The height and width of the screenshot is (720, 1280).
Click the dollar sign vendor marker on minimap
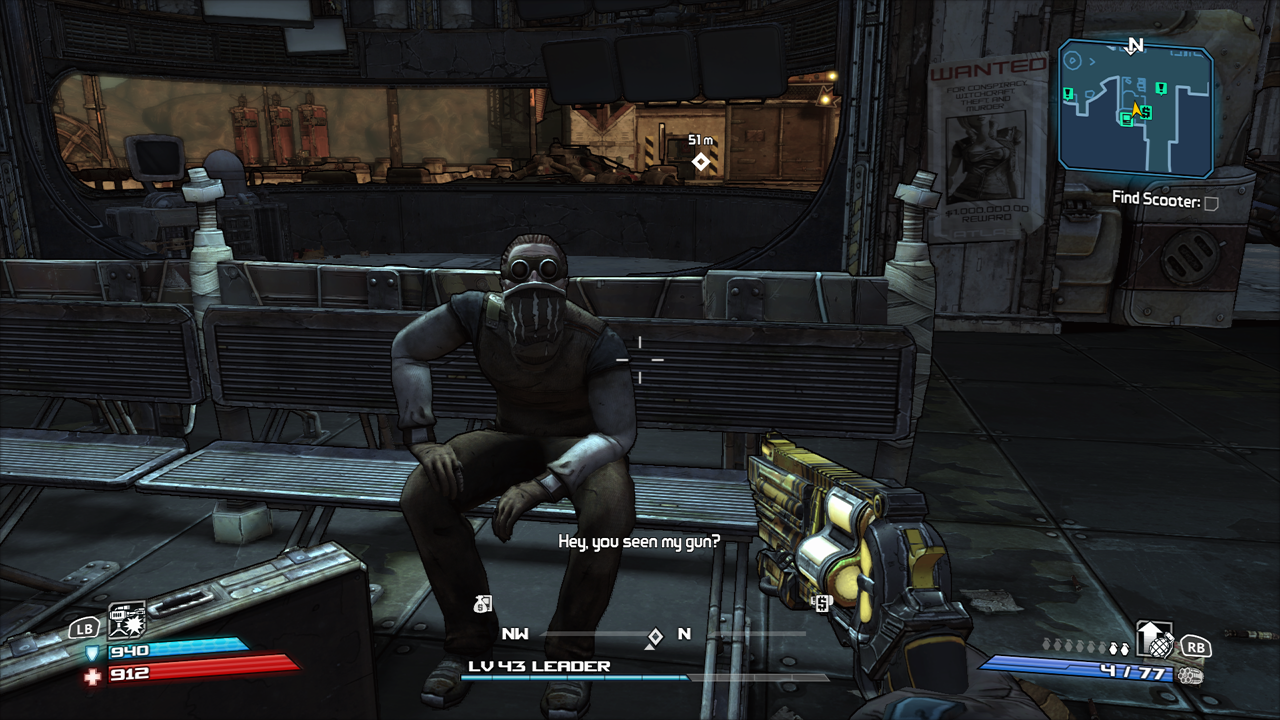click(x=1145, y=113)
